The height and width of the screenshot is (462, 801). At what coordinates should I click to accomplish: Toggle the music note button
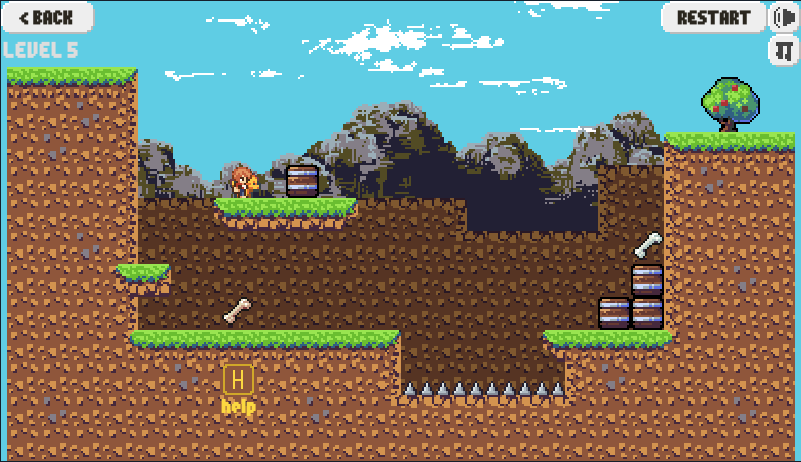tap(783, 51)
